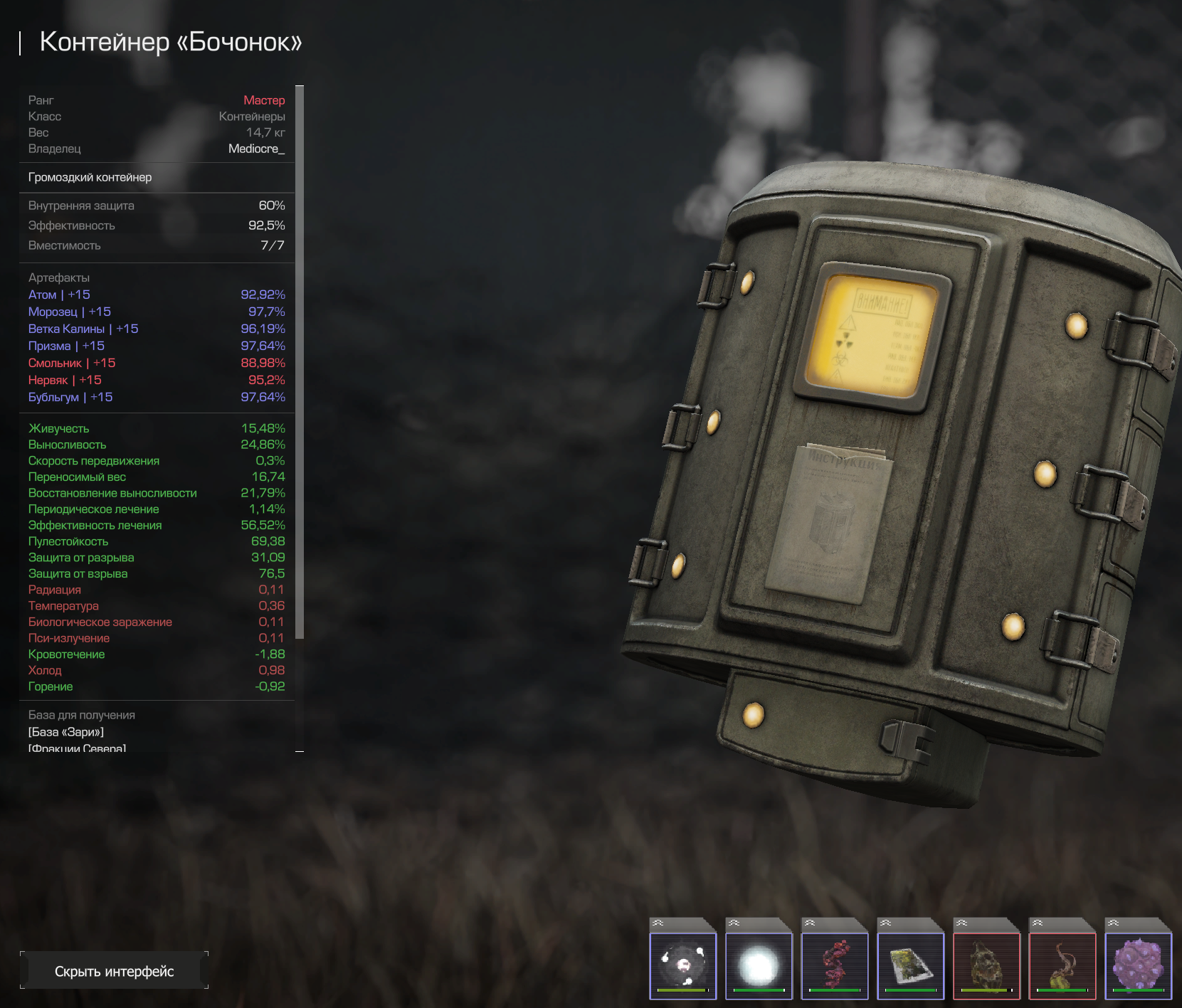Select the glowing white Морозец artifact
The height and width of the screenshot is (1008, 1182).
tap(759, 965)
